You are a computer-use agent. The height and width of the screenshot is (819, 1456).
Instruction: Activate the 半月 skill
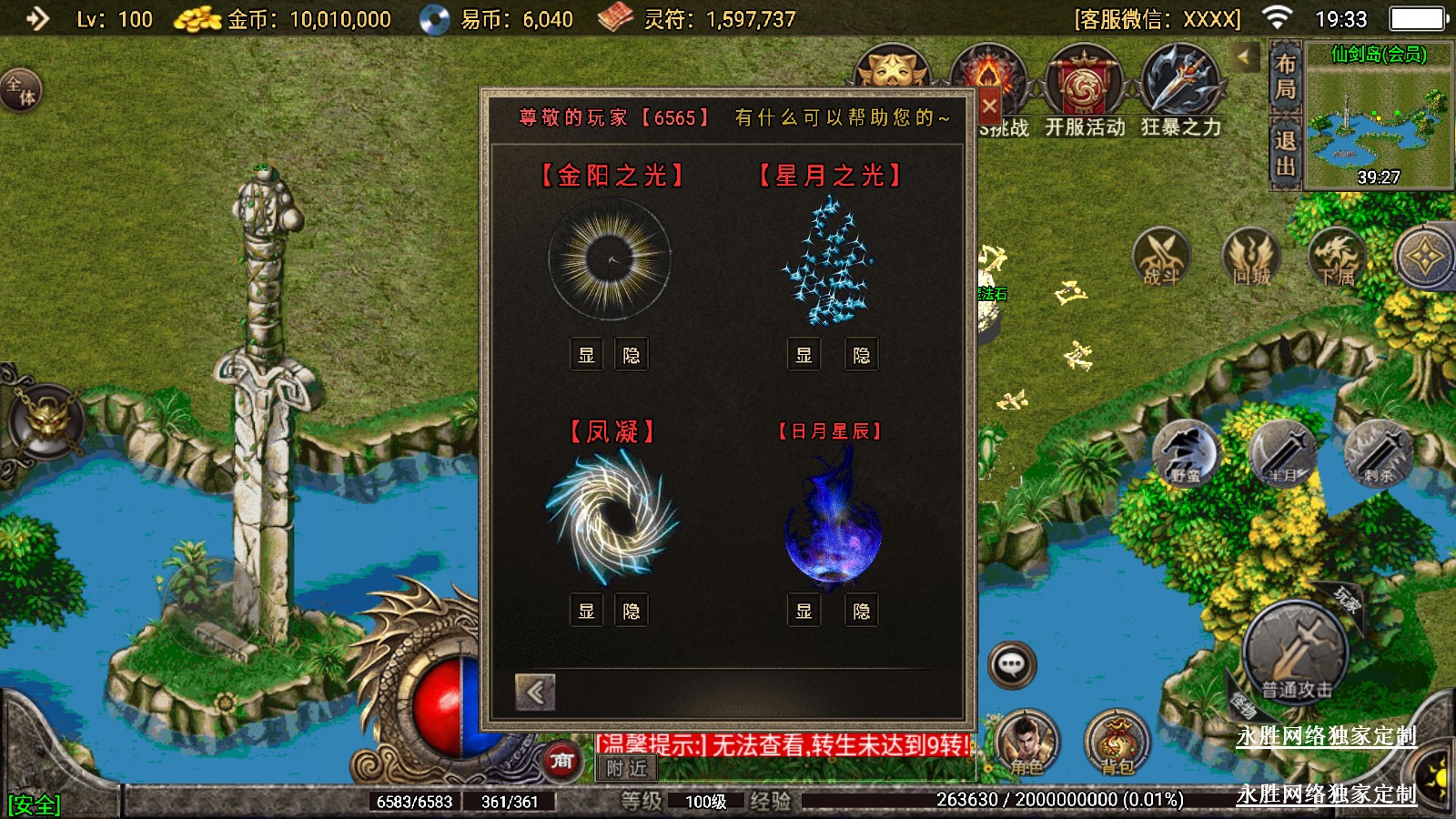1283,453
